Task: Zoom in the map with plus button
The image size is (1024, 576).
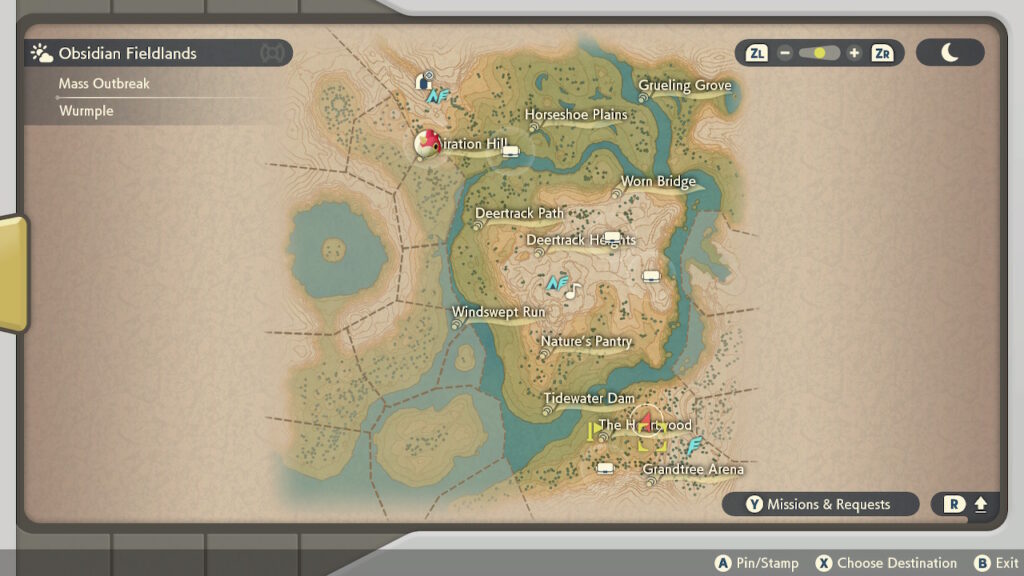Action: [853, 53]
